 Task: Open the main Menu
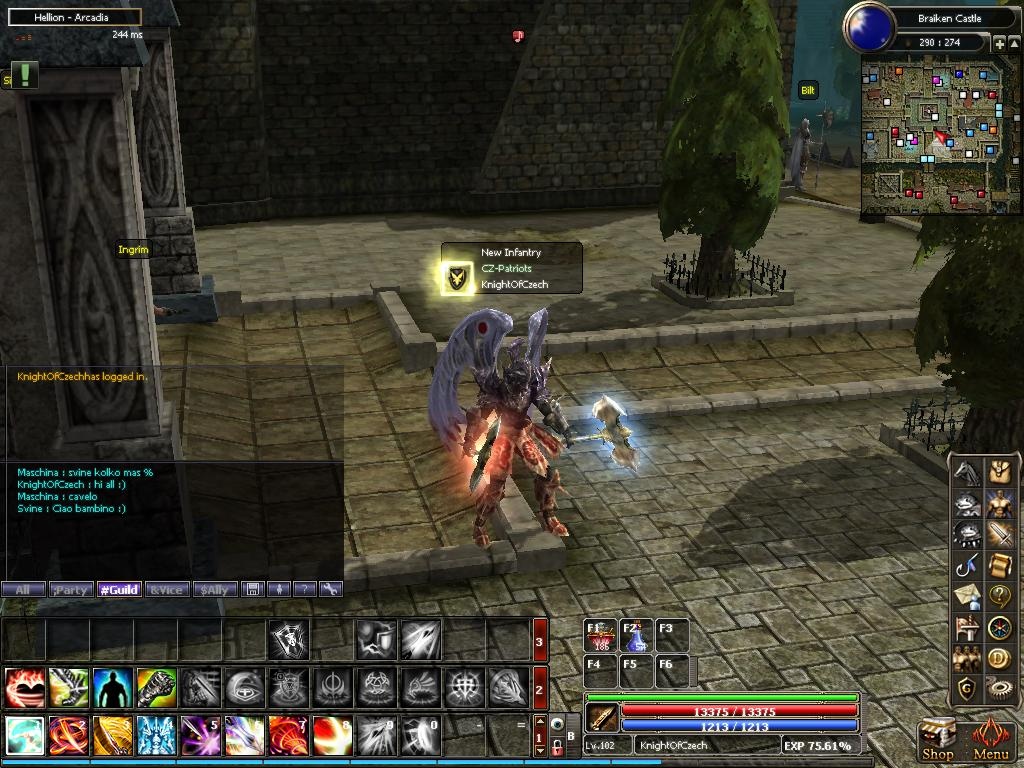[991, 741]
